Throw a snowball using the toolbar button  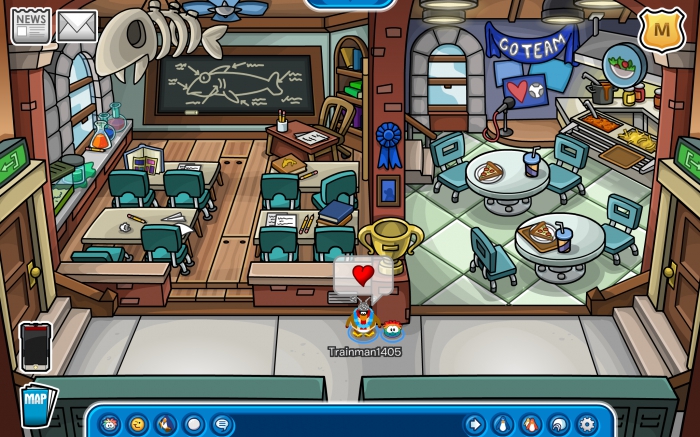tap(194, 424)
